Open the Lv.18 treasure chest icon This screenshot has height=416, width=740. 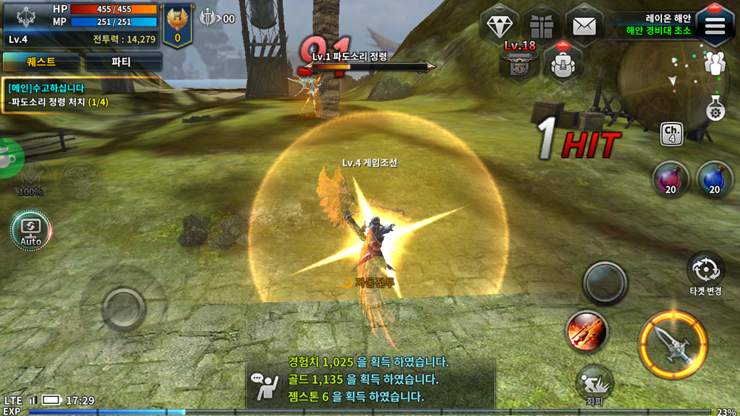coord(519,61)
